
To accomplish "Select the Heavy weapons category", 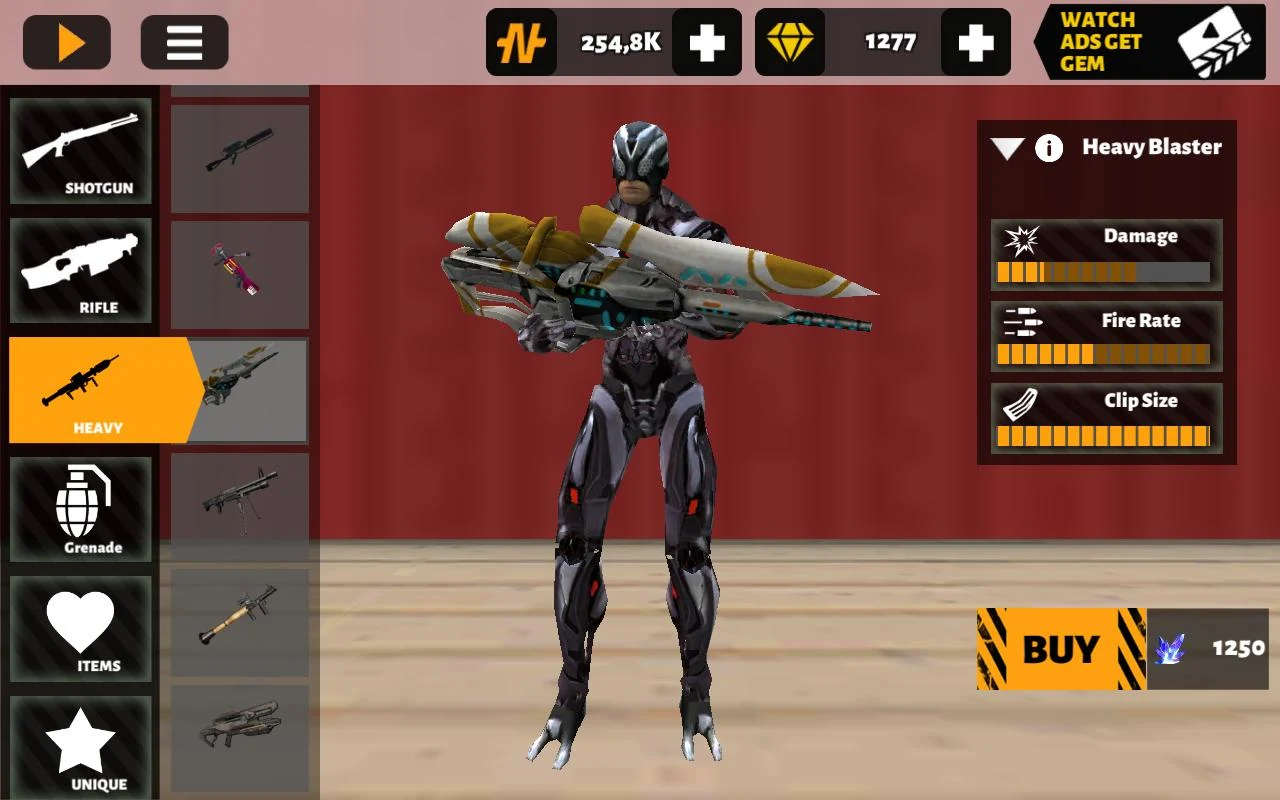I will coord(81,390).
